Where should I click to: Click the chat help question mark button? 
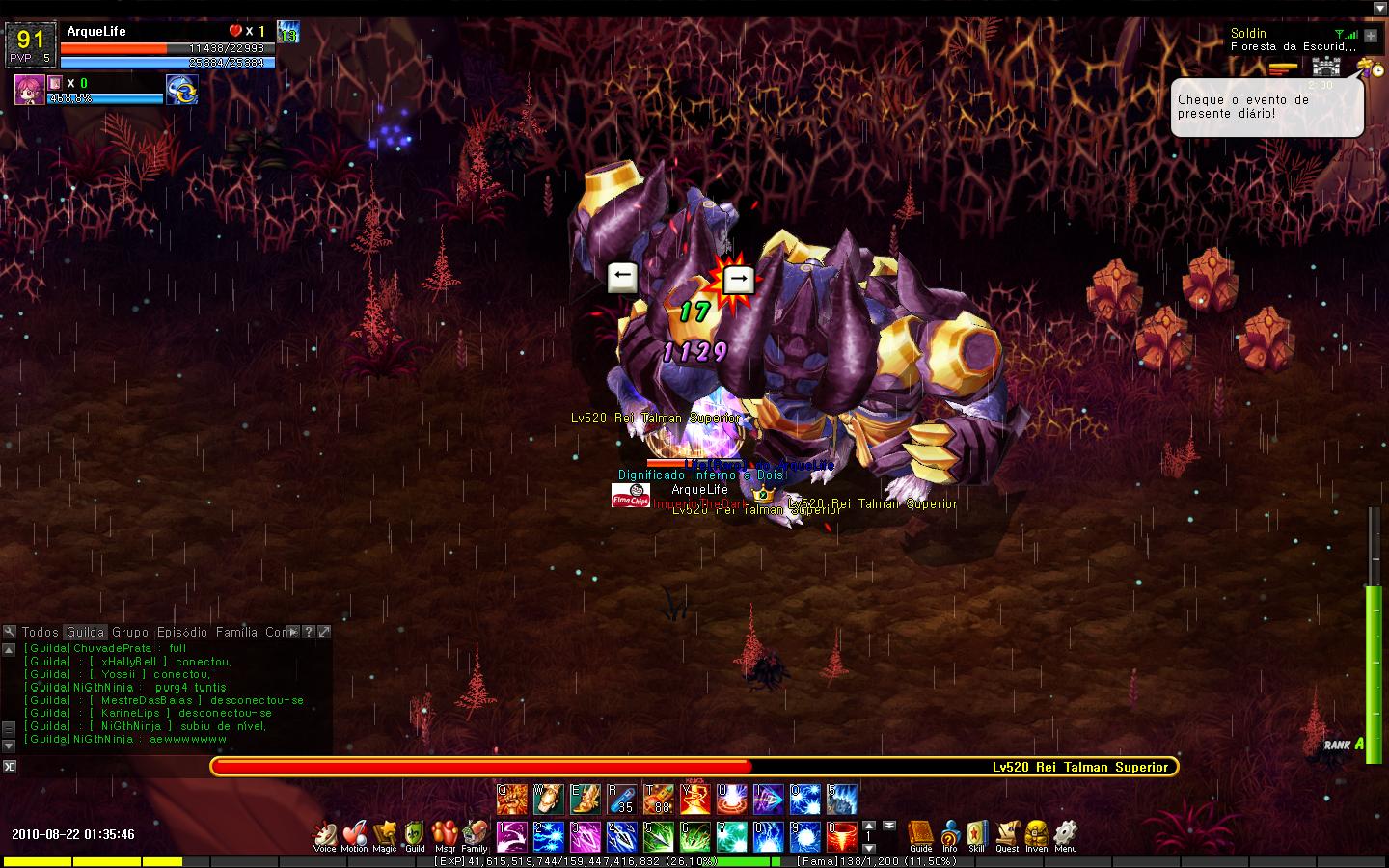tap(308, 632)
